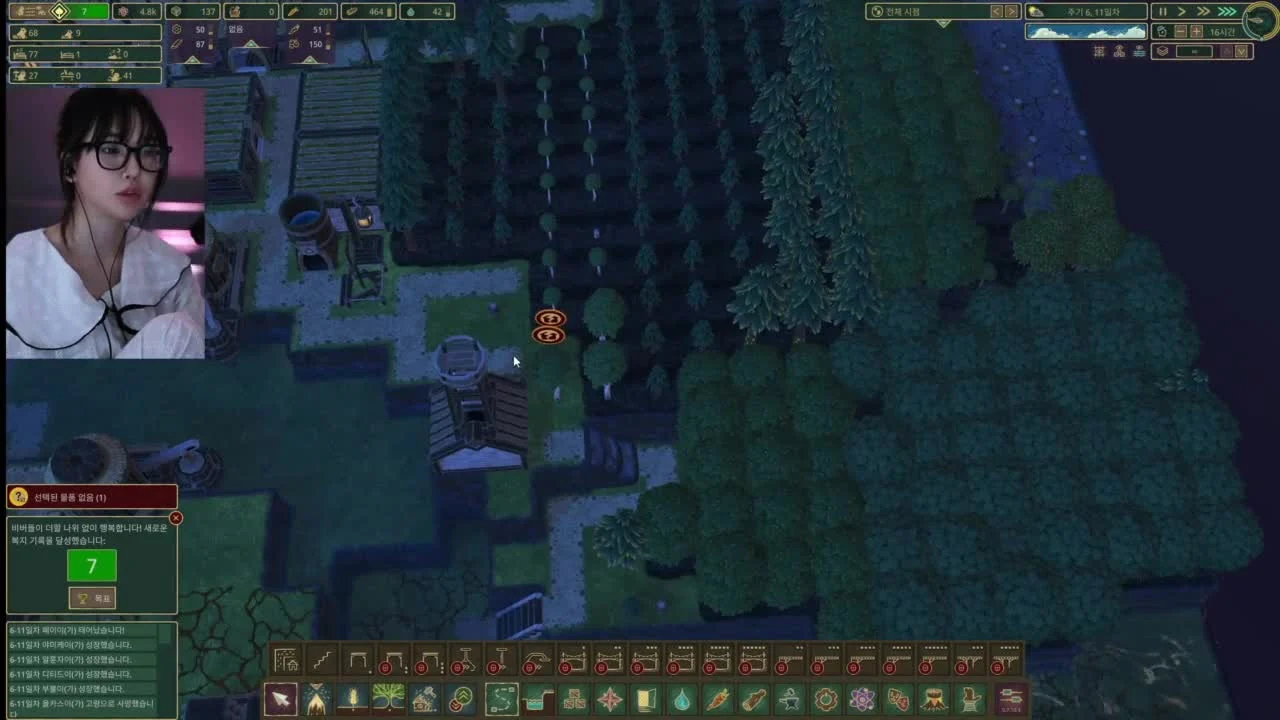Open the storage crates category
The height and width of the screenshot is (720, 1280).
[574, 698]
